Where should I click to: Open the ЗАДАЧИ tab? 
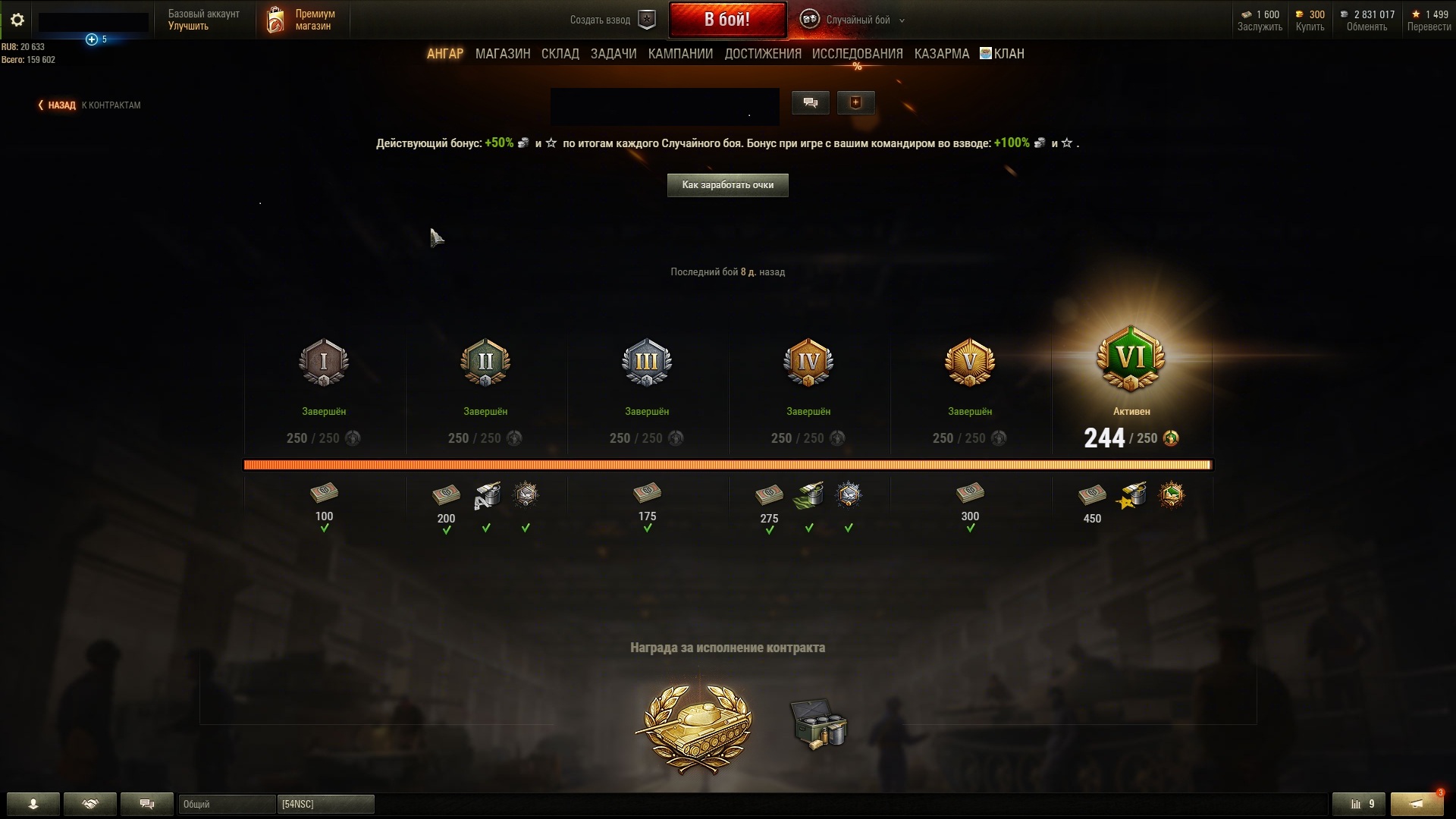(613, 54)
